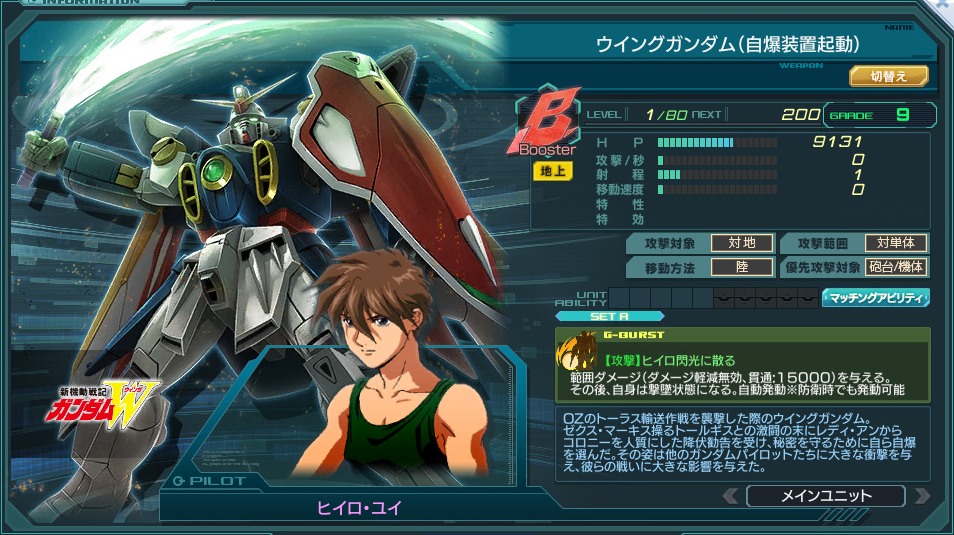Select the メインユニット main unit label

[x=825, y=496]
